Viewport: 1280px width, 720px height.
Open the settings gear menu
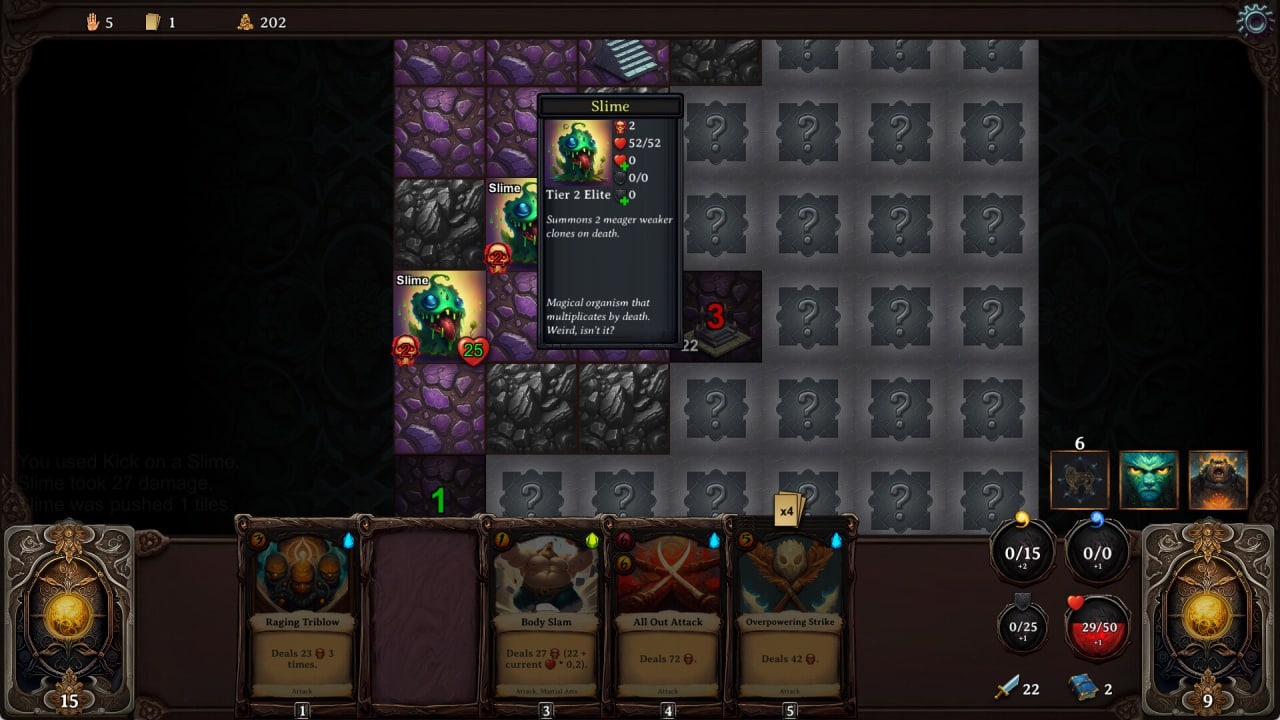point(1254,20)
